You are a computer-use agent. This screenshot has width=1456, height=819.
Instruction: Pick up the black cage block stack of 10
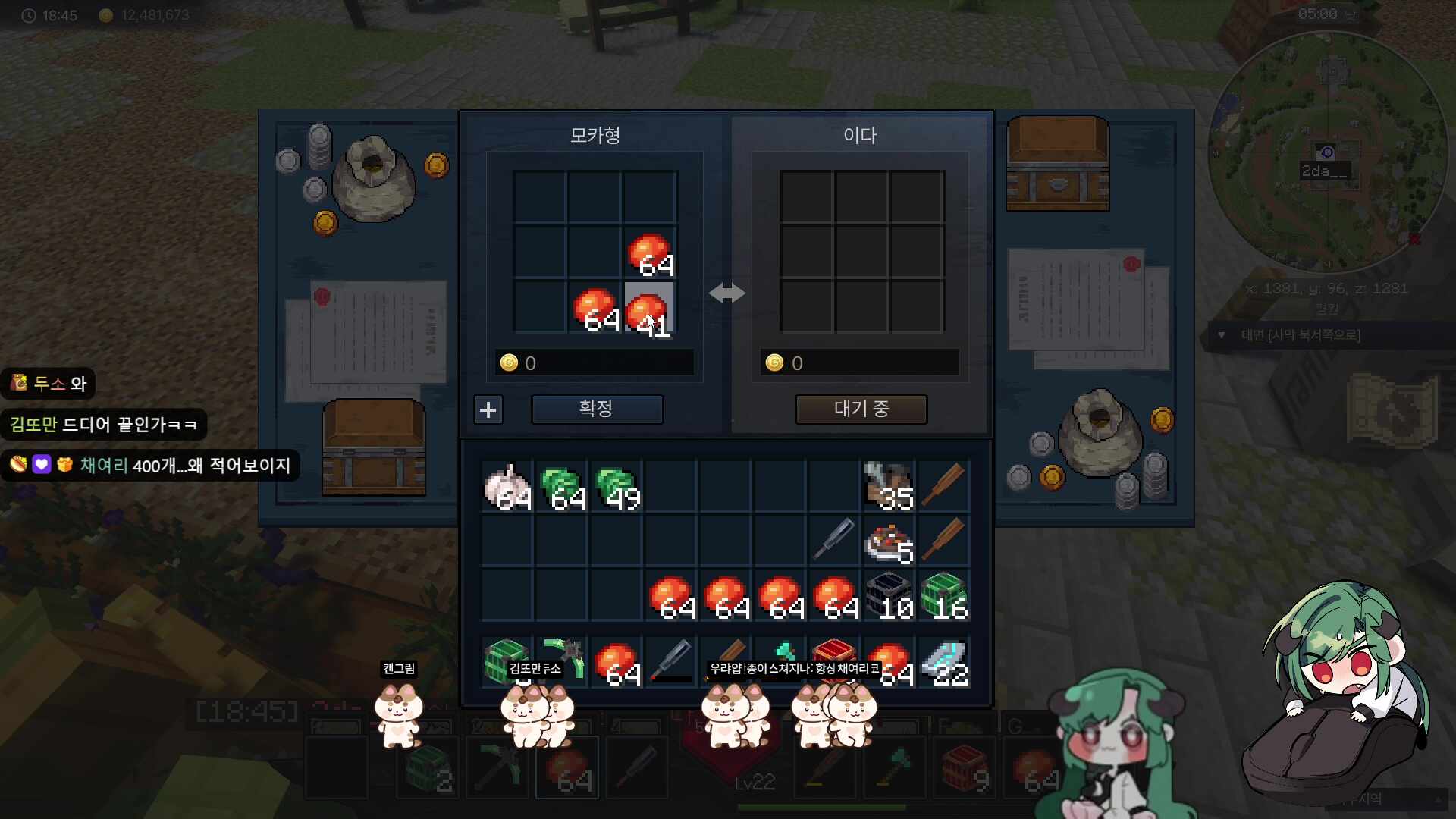[890, 595]
